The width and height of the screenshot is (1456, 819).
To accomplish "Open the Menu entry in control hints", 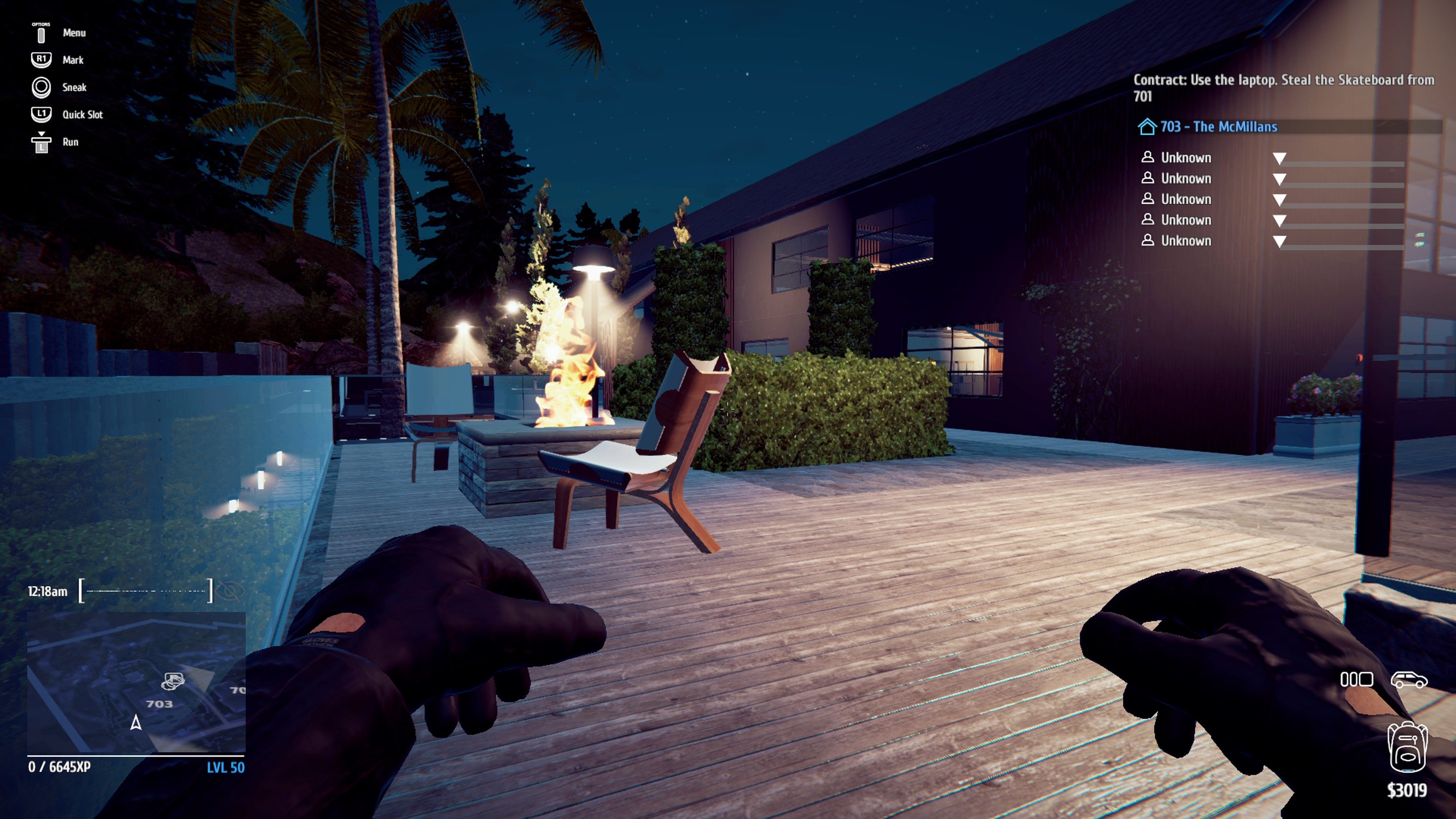I will 74,33.
